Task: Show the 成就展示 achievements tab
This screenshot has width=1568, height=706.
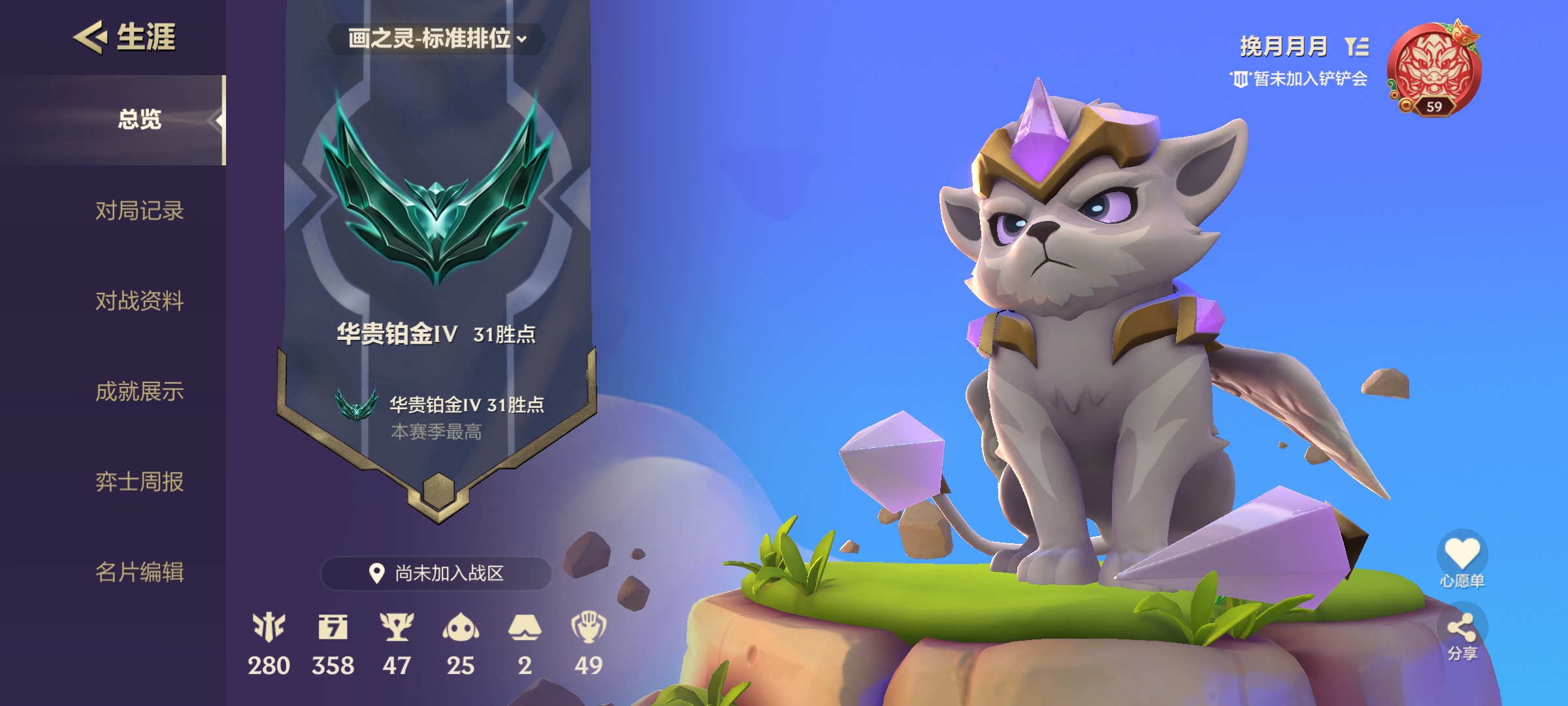Action: coord(139,392)
